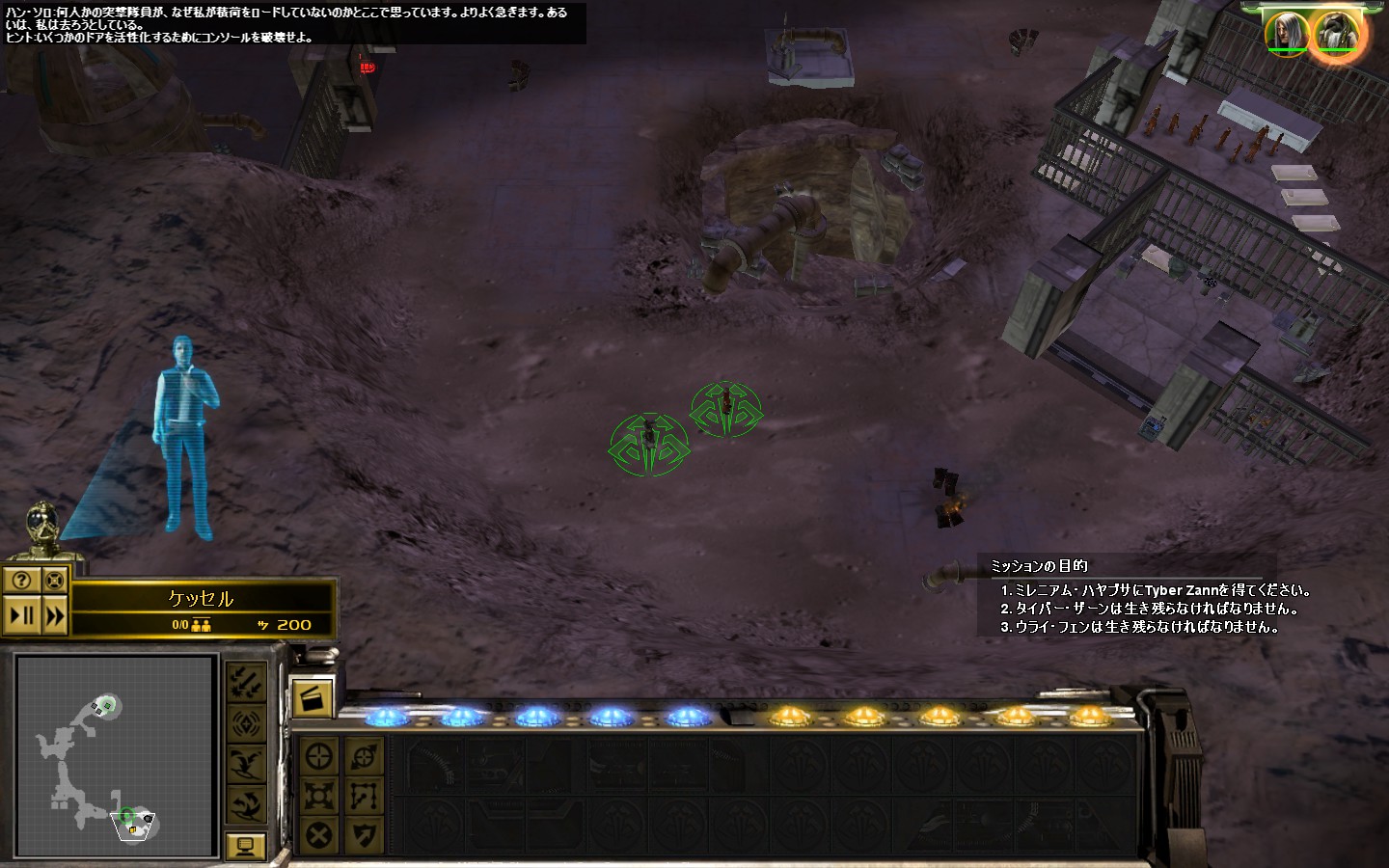The image size is (1389, 868).
Task: Choose the crosshair attack command
Action: click(319, 755)
